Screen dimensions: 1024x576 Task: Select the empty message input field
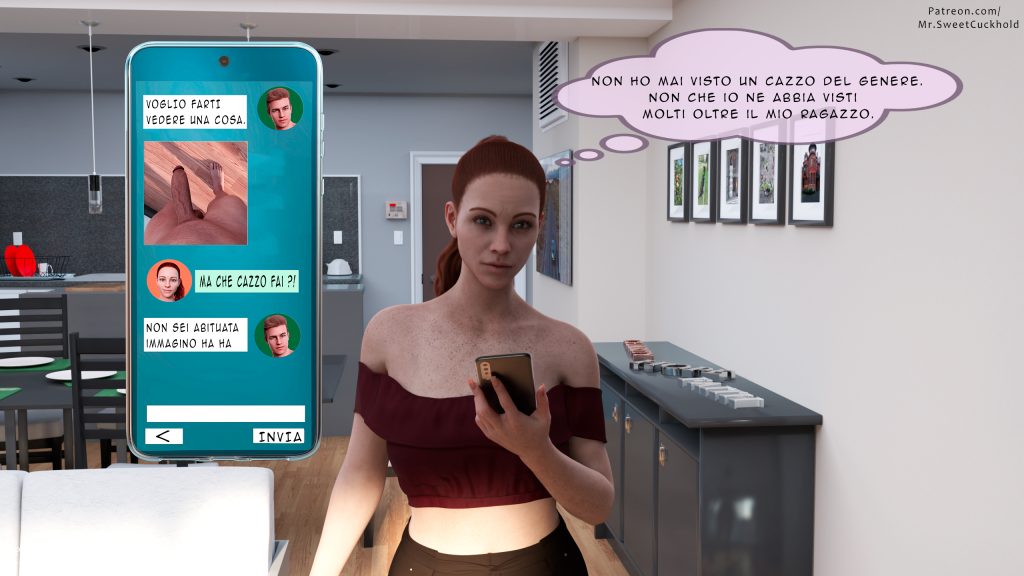(x=225, y=413)
